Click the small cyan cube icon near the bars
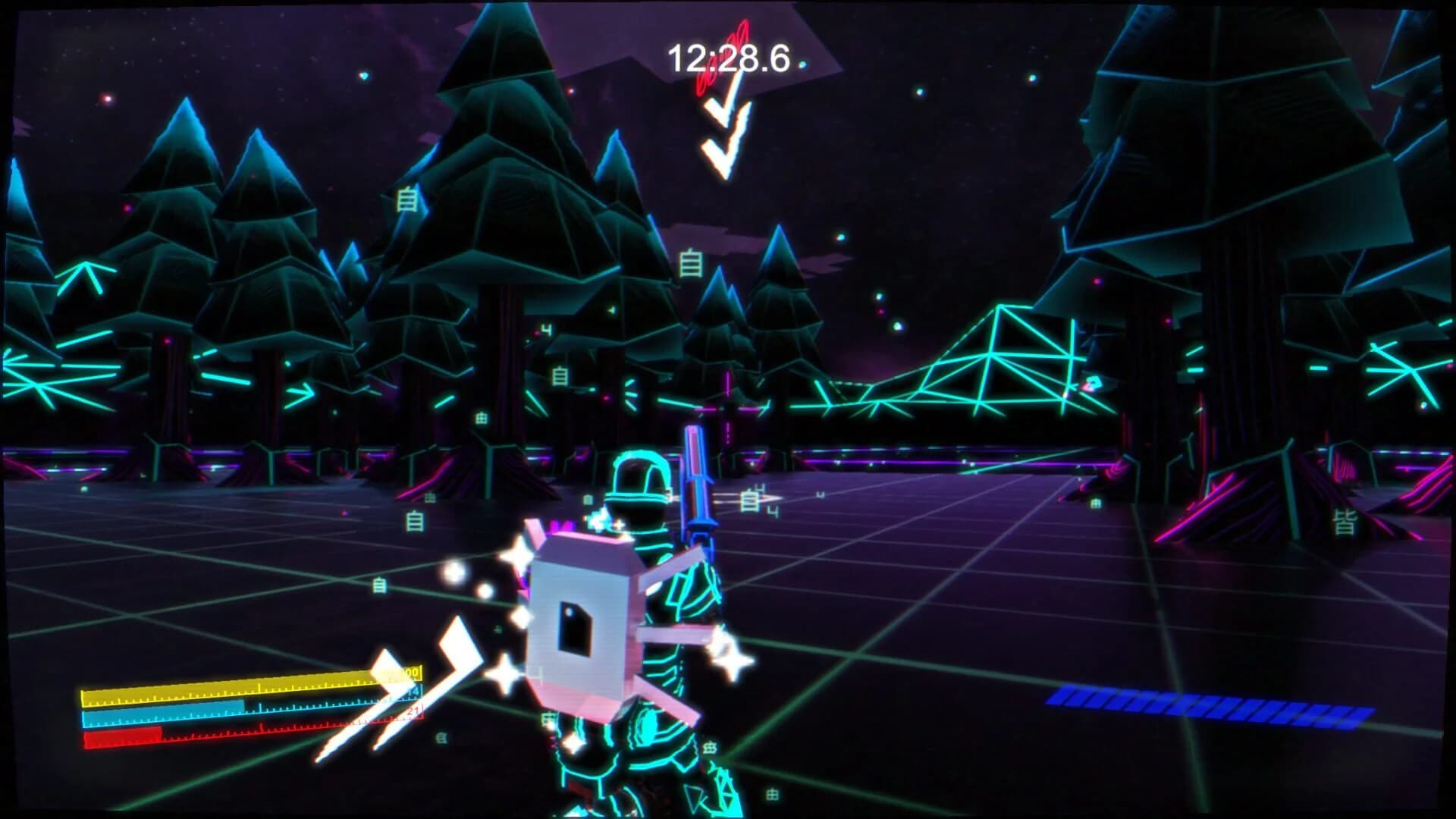 click(x=441, y=739)
